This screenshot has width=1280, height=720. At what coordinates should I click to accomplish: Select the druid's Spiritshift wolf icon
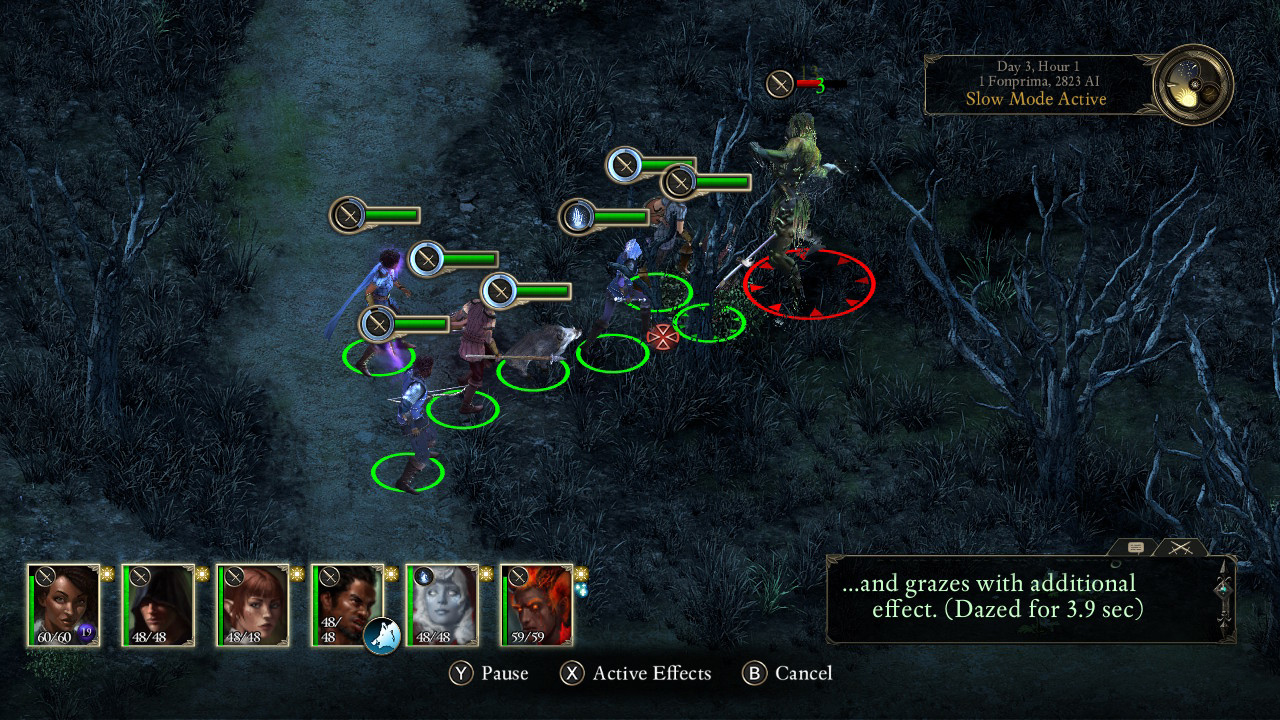[x=382, y=636]
